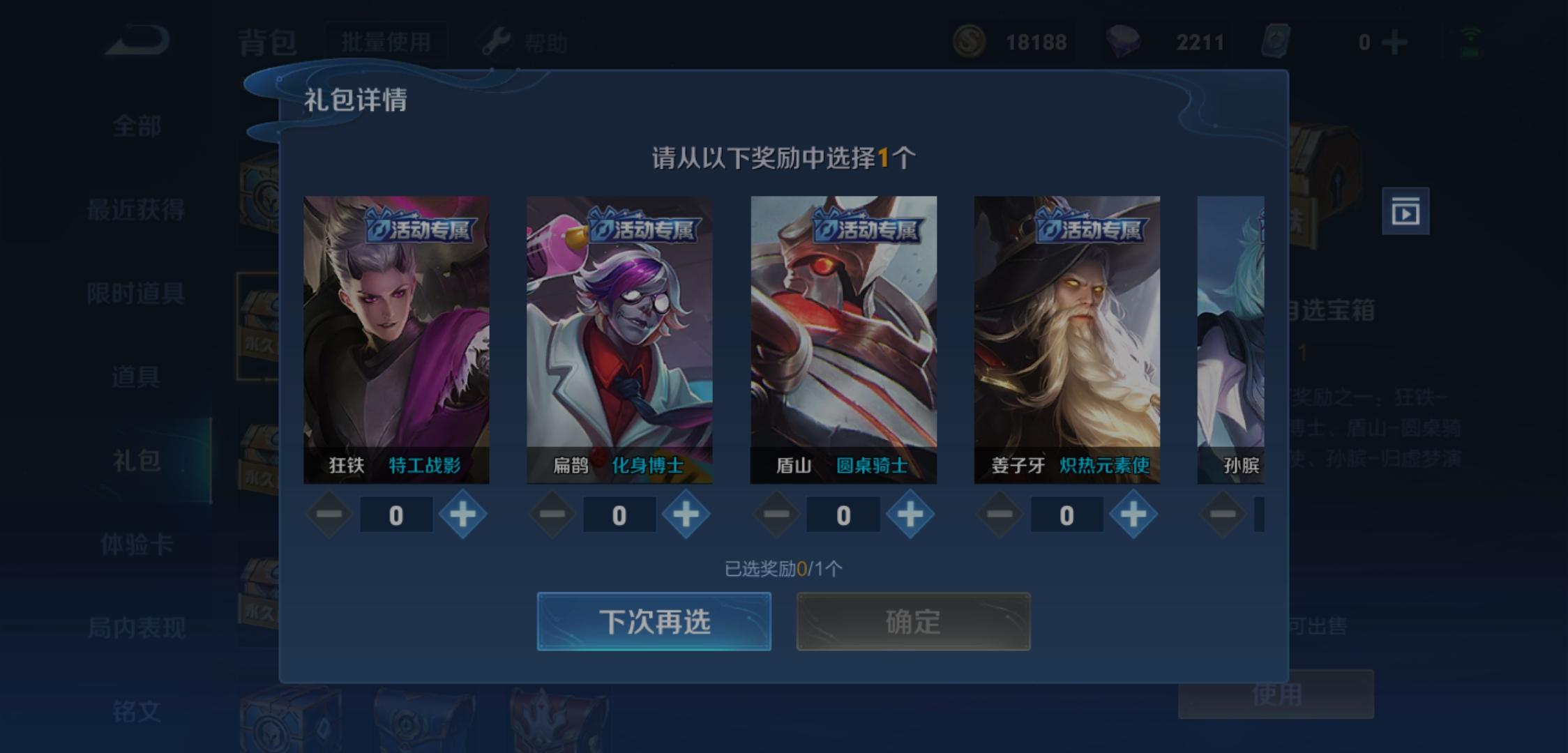This screenshot has height=753, width=1568.
Task: Open the chest preview icon on the right side
Action: click(x=1406, y=211)
